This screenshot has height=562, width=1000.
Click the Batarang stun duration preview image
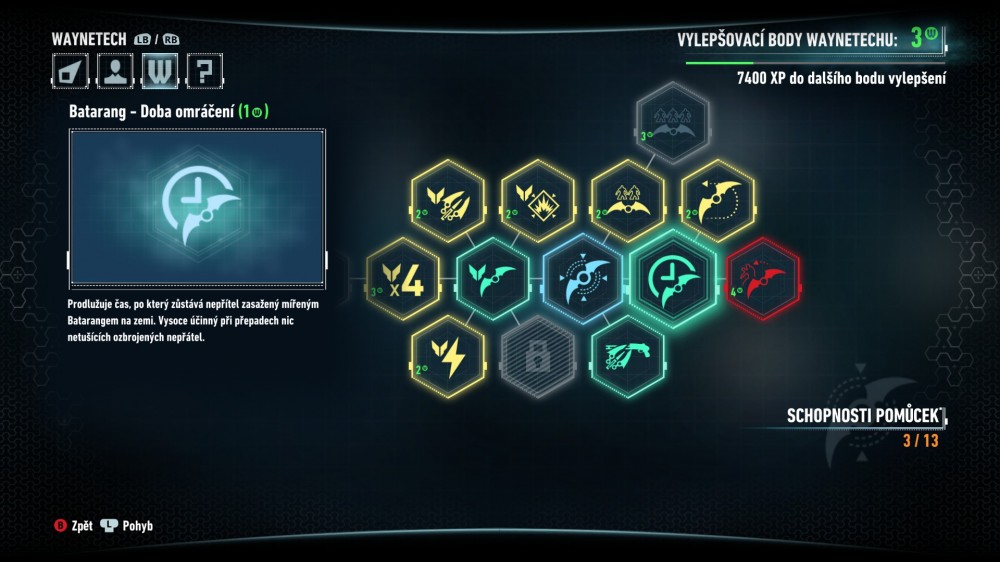pyautogui.click(x=197, y=205)
